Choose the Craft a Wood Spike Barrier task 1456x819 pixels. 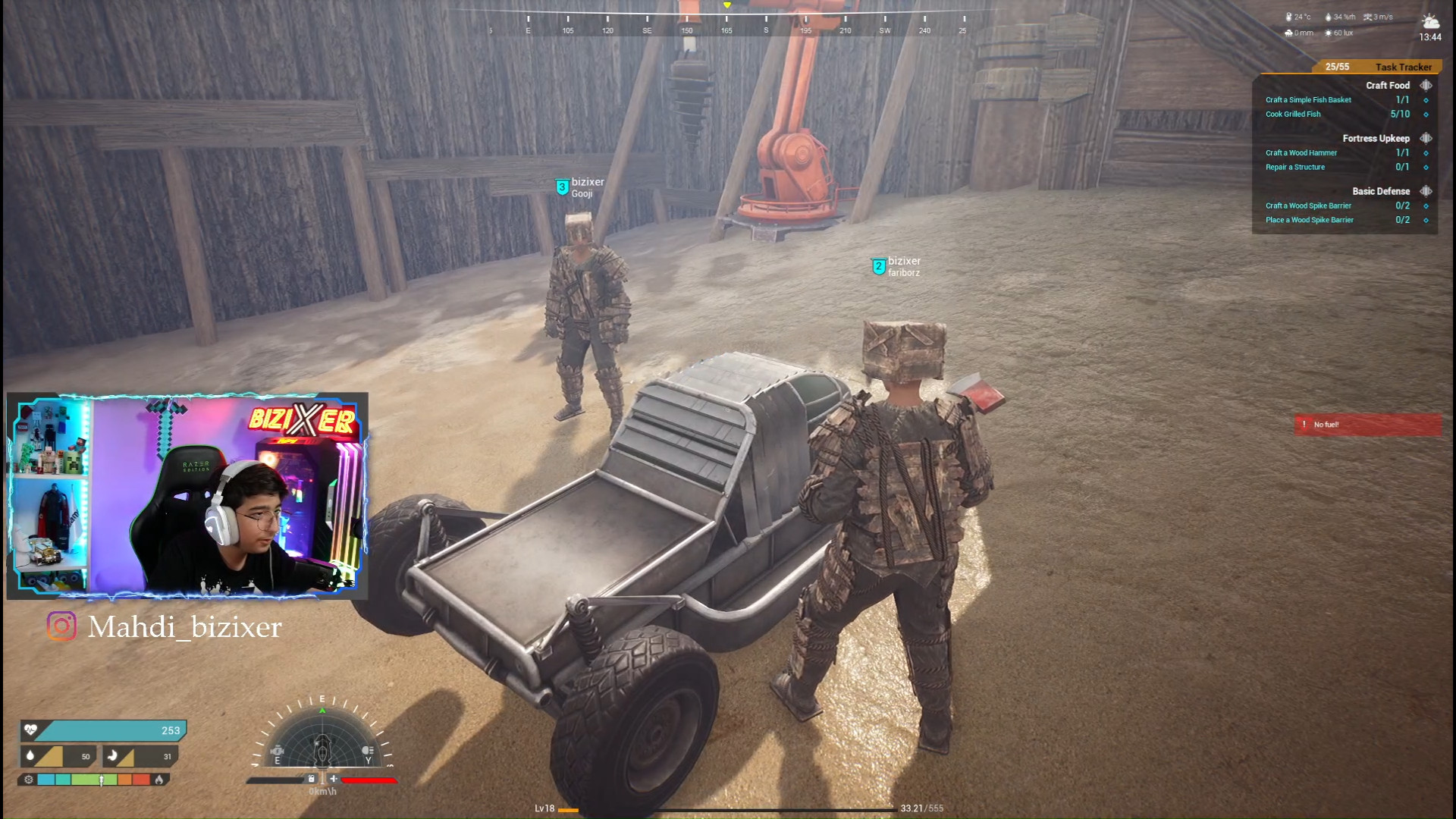click(1308, 206)
